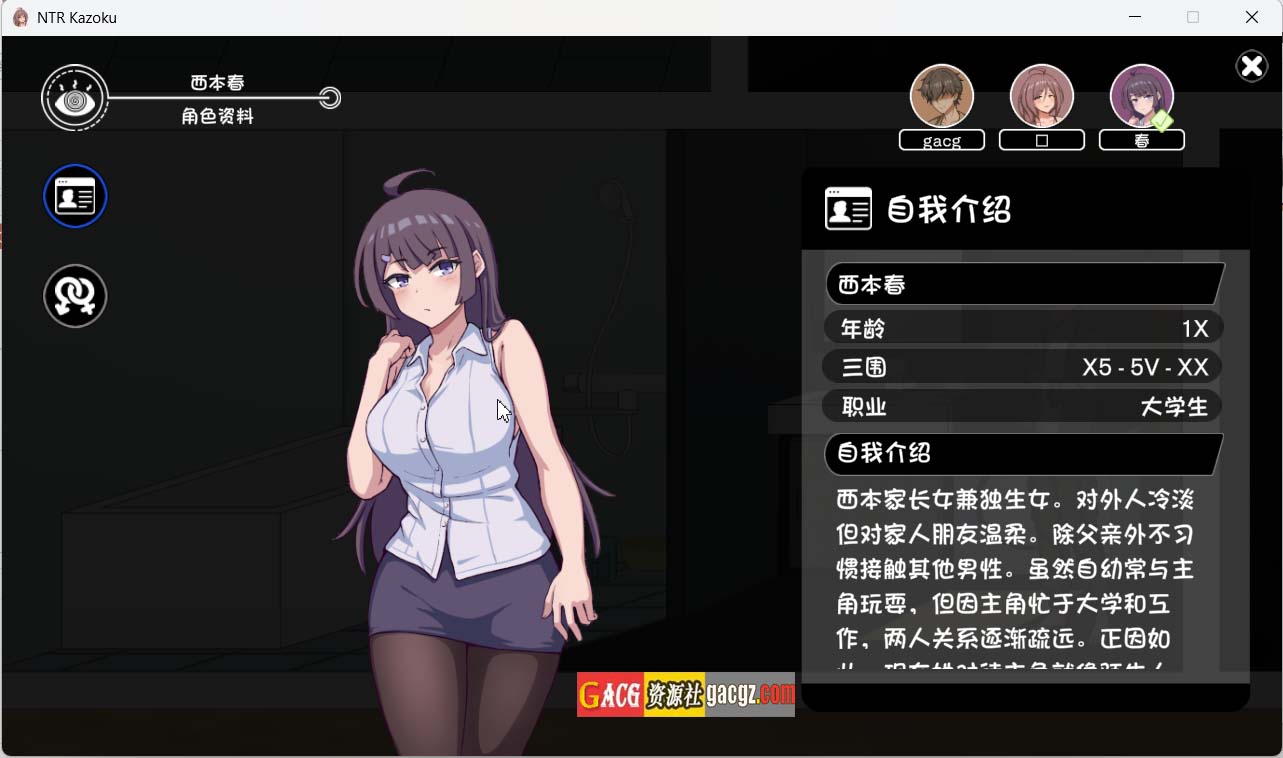
Task: Select the gacg male character portrait
Action: (941, 97)
